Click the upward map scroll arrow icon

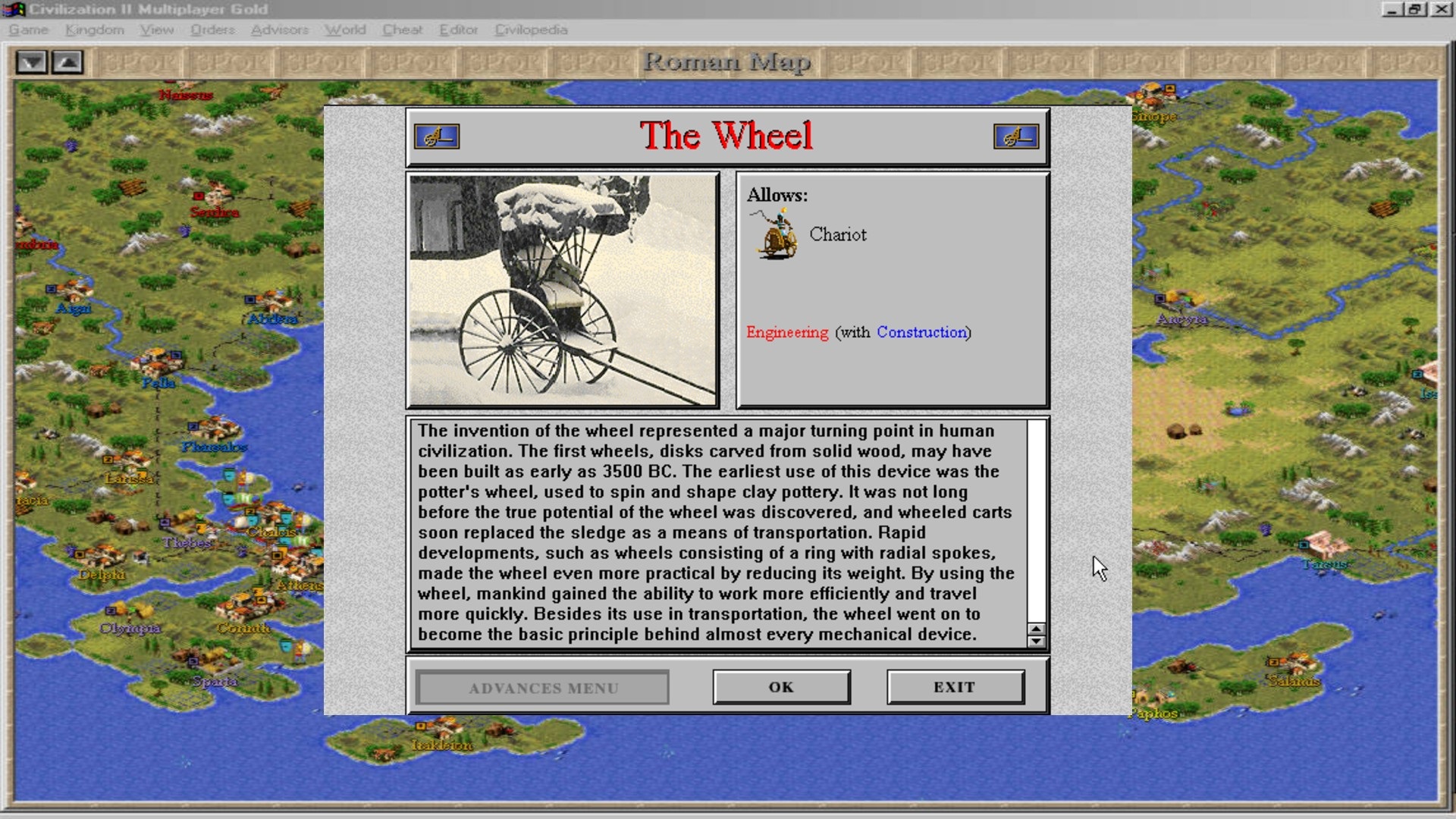(67, 63)
